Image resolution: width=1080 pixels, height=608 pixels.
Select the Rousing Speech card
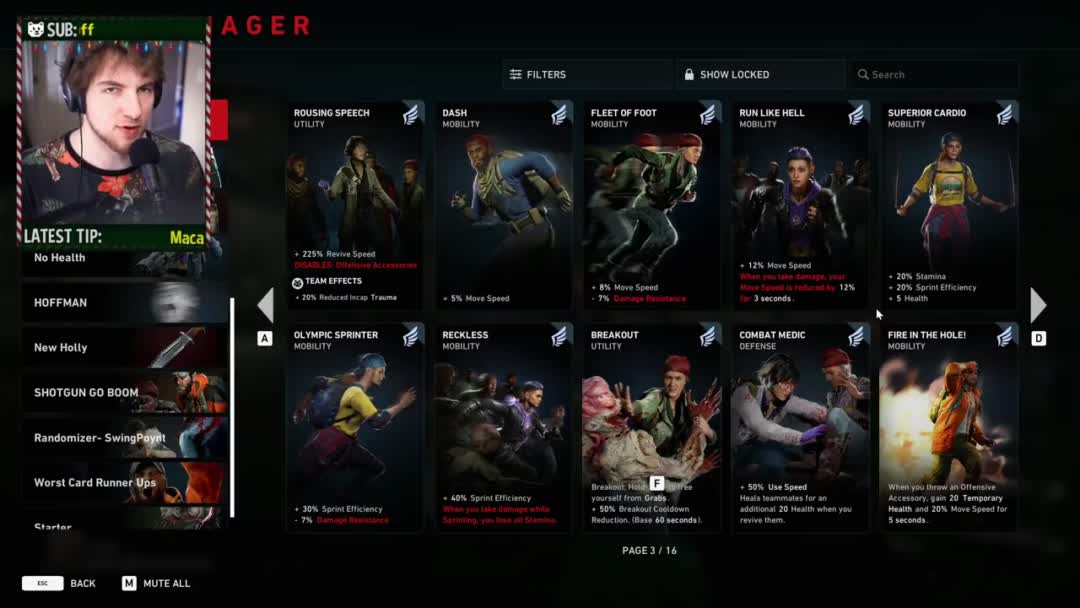click(x=355, y=205)
